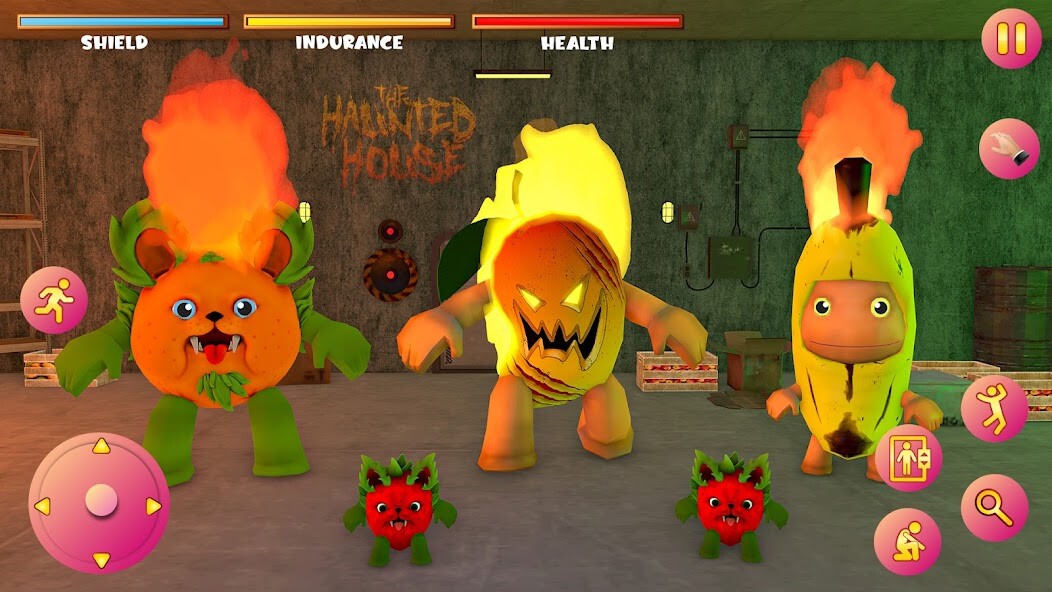
Task: Use the elevator door interact button
Action: 908,458
